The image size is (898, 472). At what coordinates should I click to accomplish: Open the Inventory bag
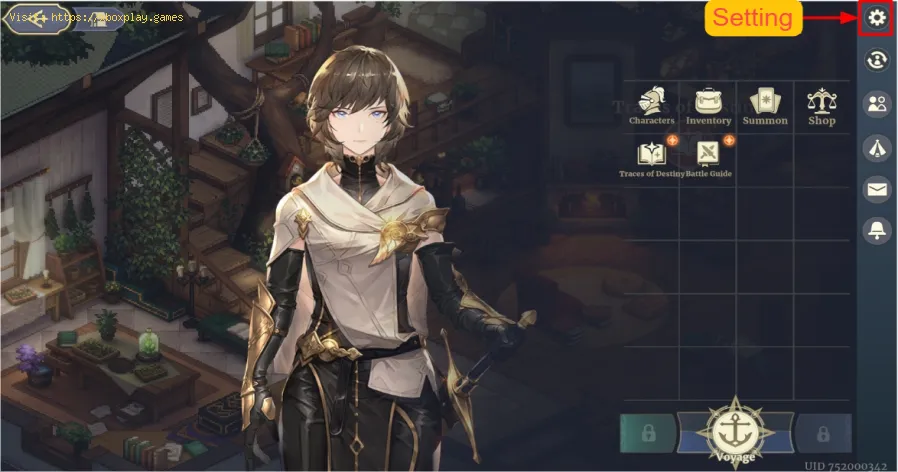709,104
